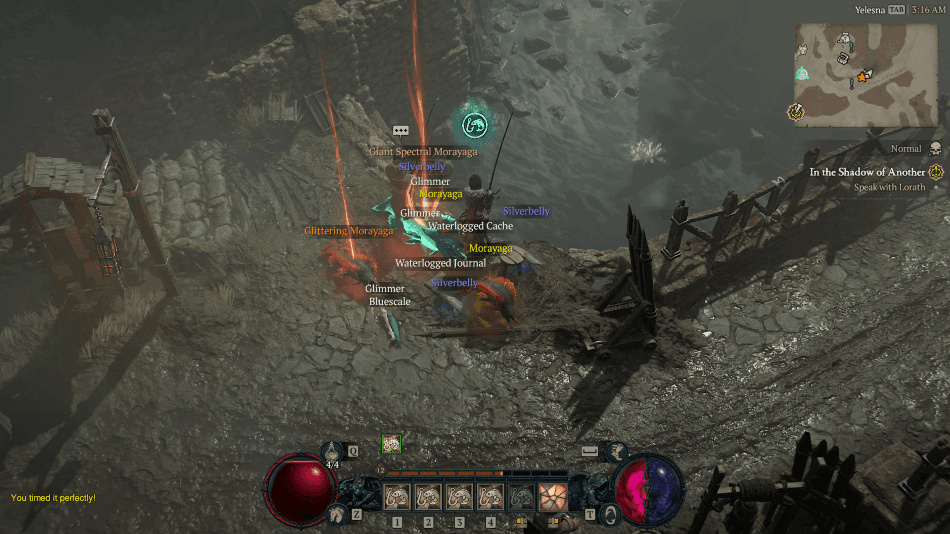Summon the mount with the horse icon

tap(337, 513)
